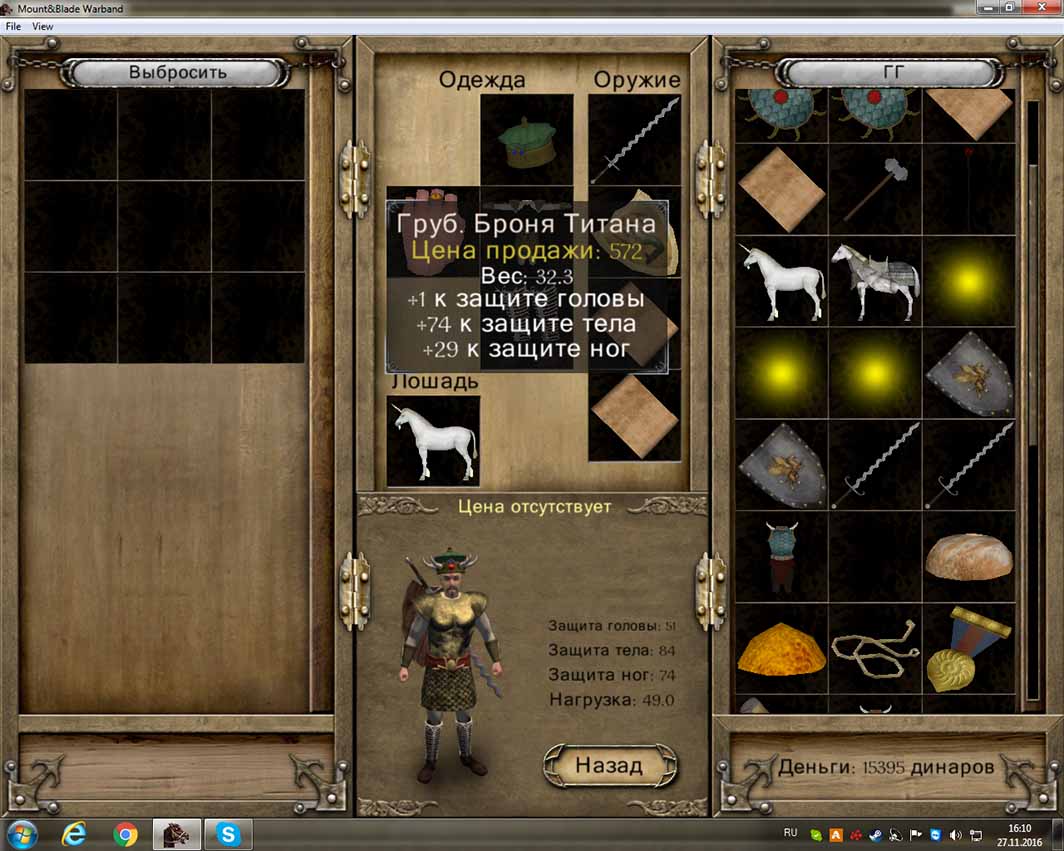Pick the white unicorn in the ГГ inventory

[x=782, y=282]
